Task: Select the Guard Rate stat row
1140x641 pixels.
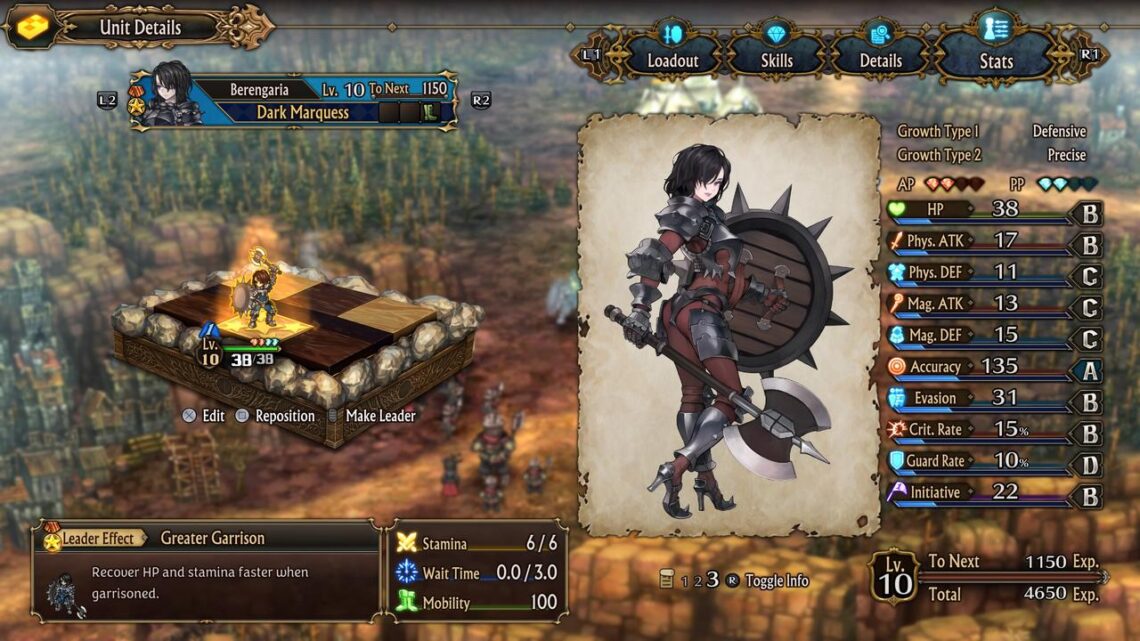Action: (x=994, y=461)
